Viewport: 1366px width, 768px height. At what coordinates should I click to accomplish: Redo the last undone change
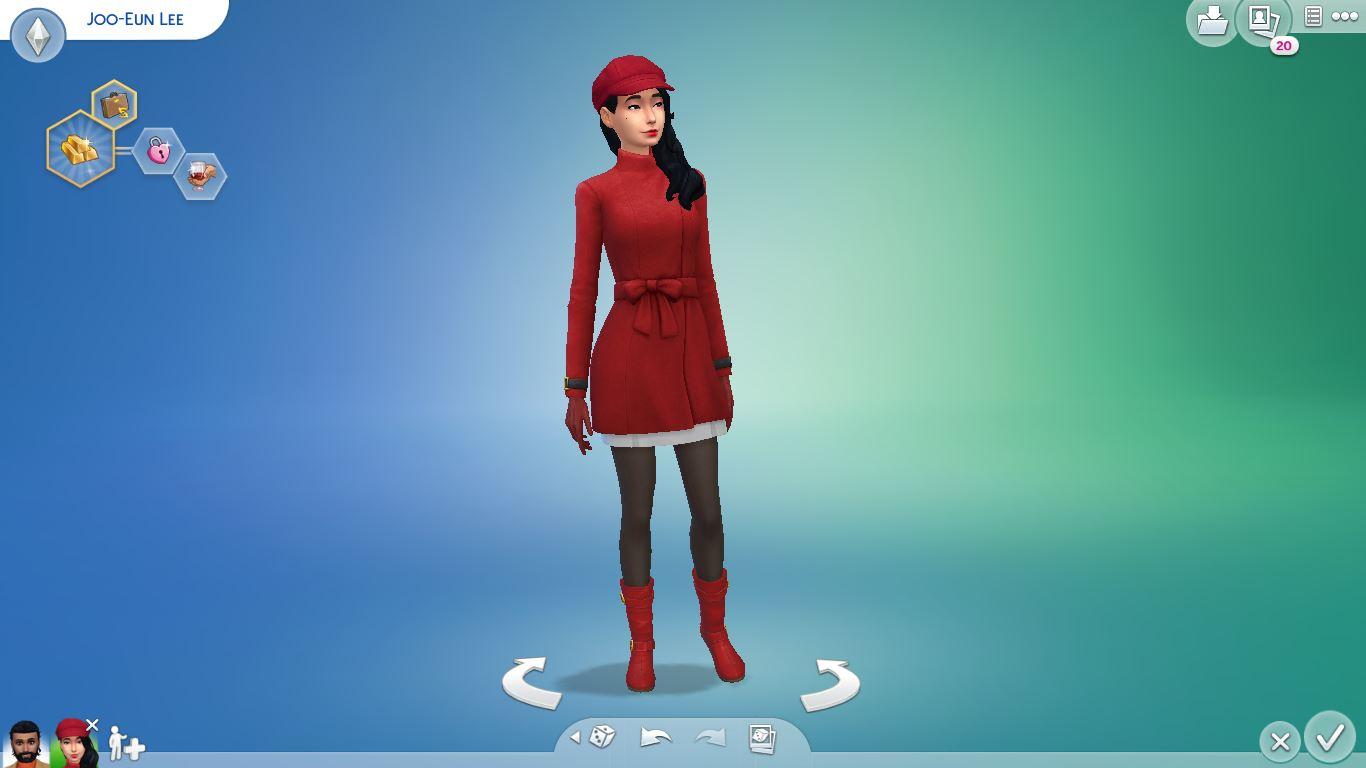click(x=709, y=738)
